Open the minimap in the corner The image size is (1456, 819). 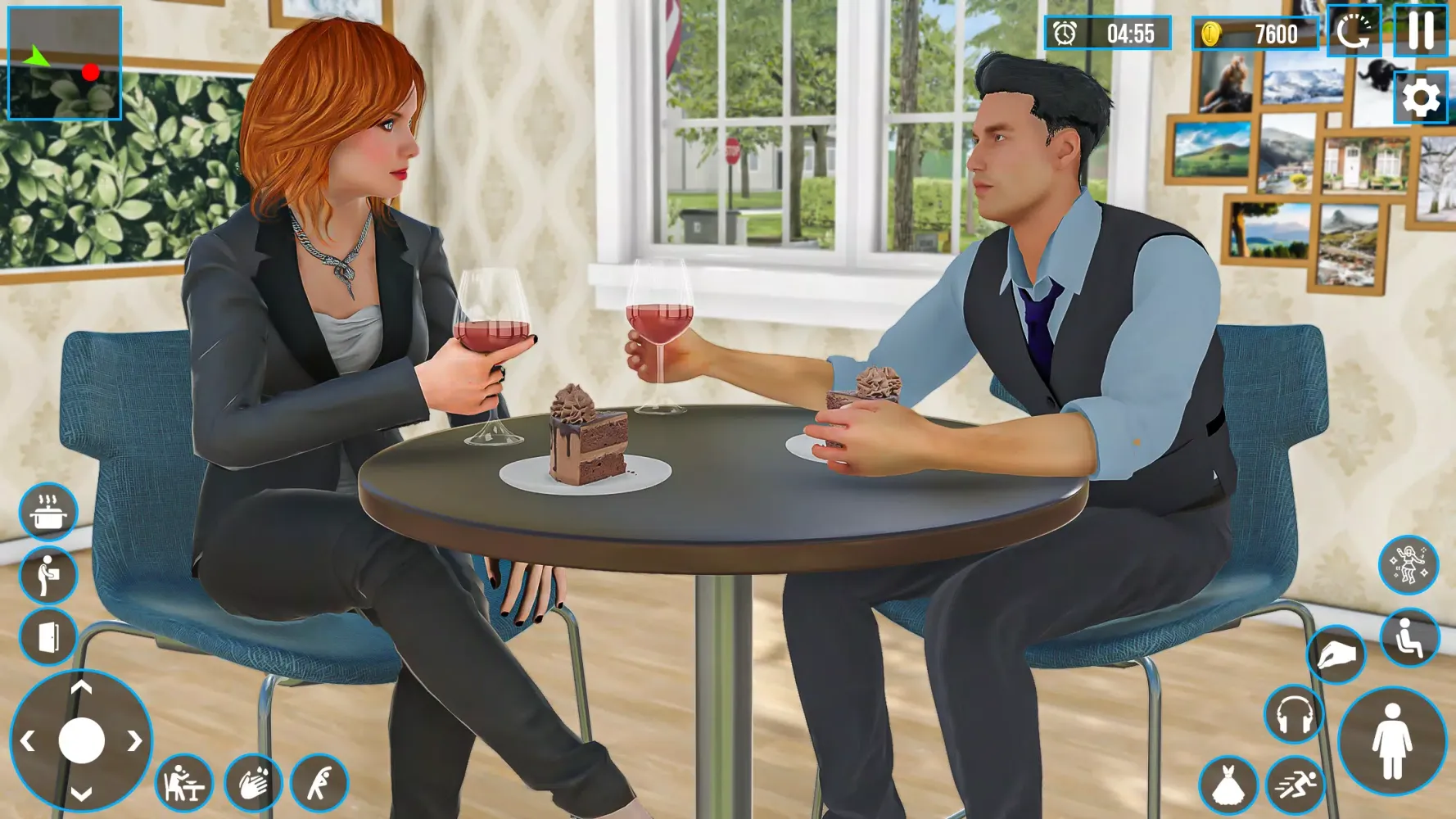(65, 63)
